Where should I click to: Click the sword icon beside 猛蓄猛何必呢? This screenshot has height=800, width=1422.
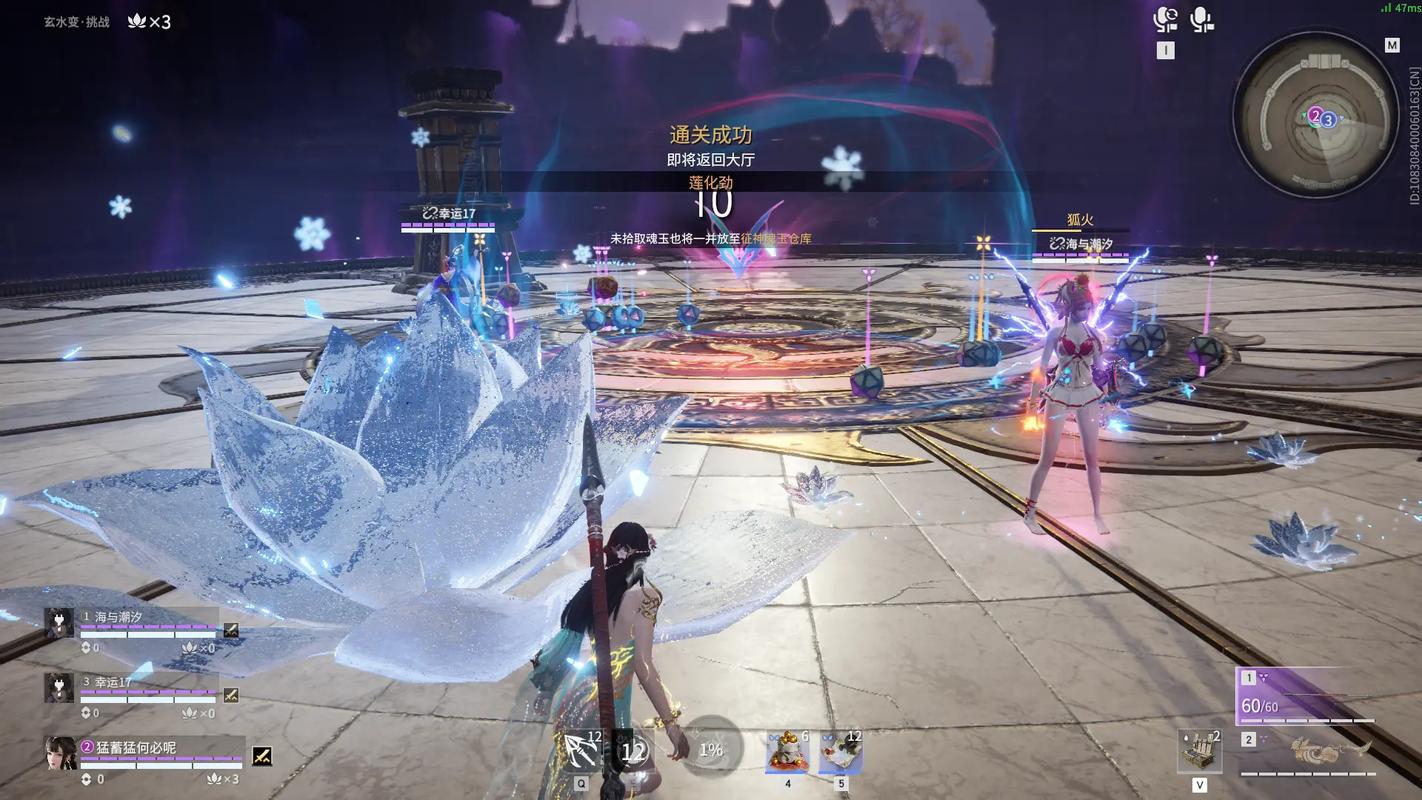tap(262, 757)
